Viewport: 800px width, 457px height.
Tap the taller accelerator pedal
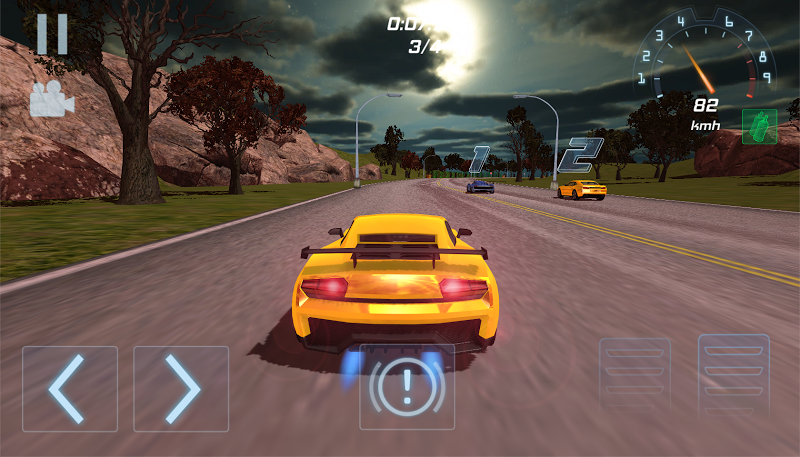[x=733, y=375]
